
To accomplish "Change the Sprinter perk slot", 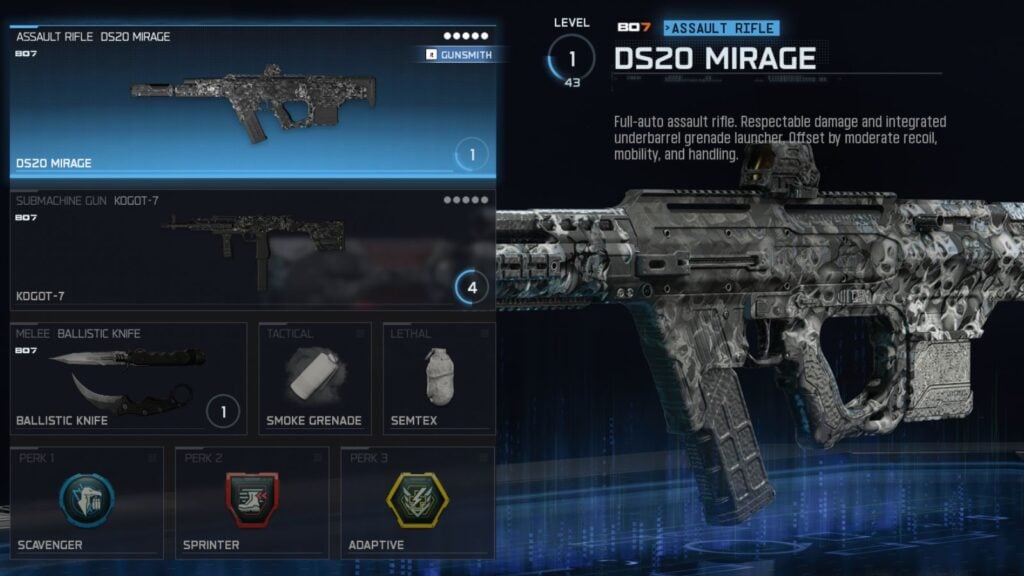I will pos(251,502).
